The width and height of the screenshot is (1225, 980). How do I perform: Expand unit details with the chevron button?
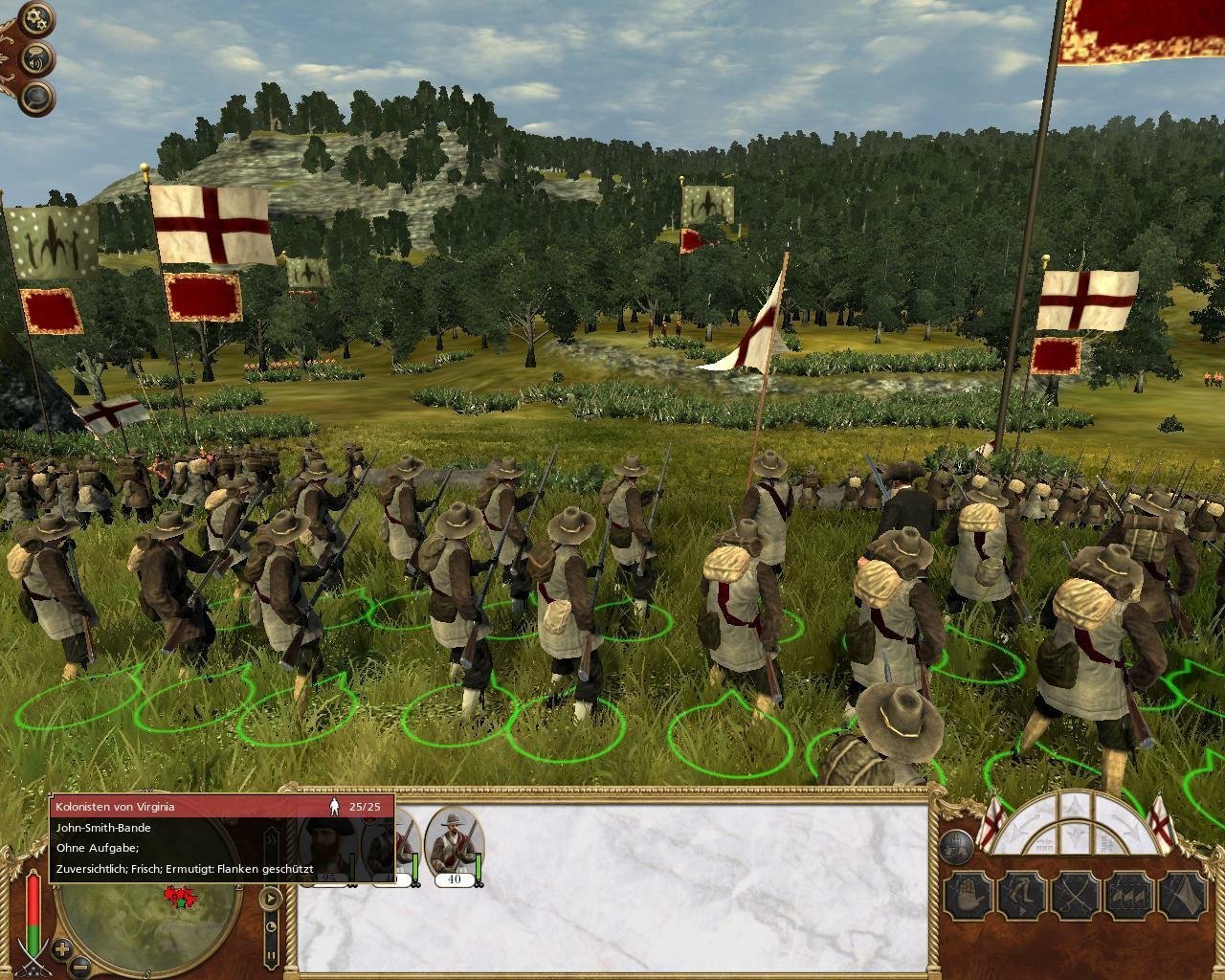tap(272, 840)
